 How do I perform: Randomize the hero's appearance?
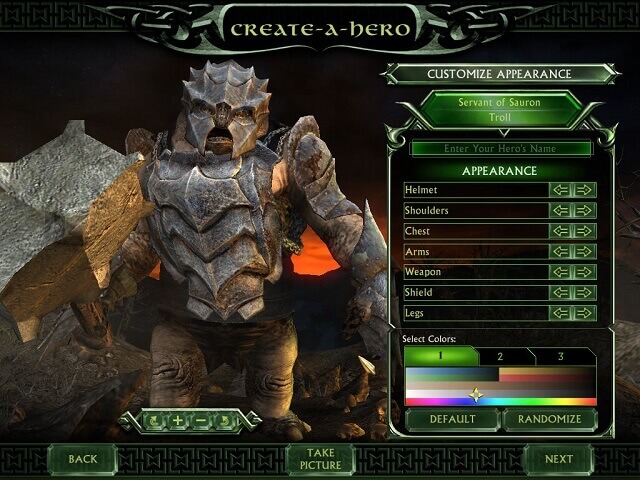coord(549,419)
